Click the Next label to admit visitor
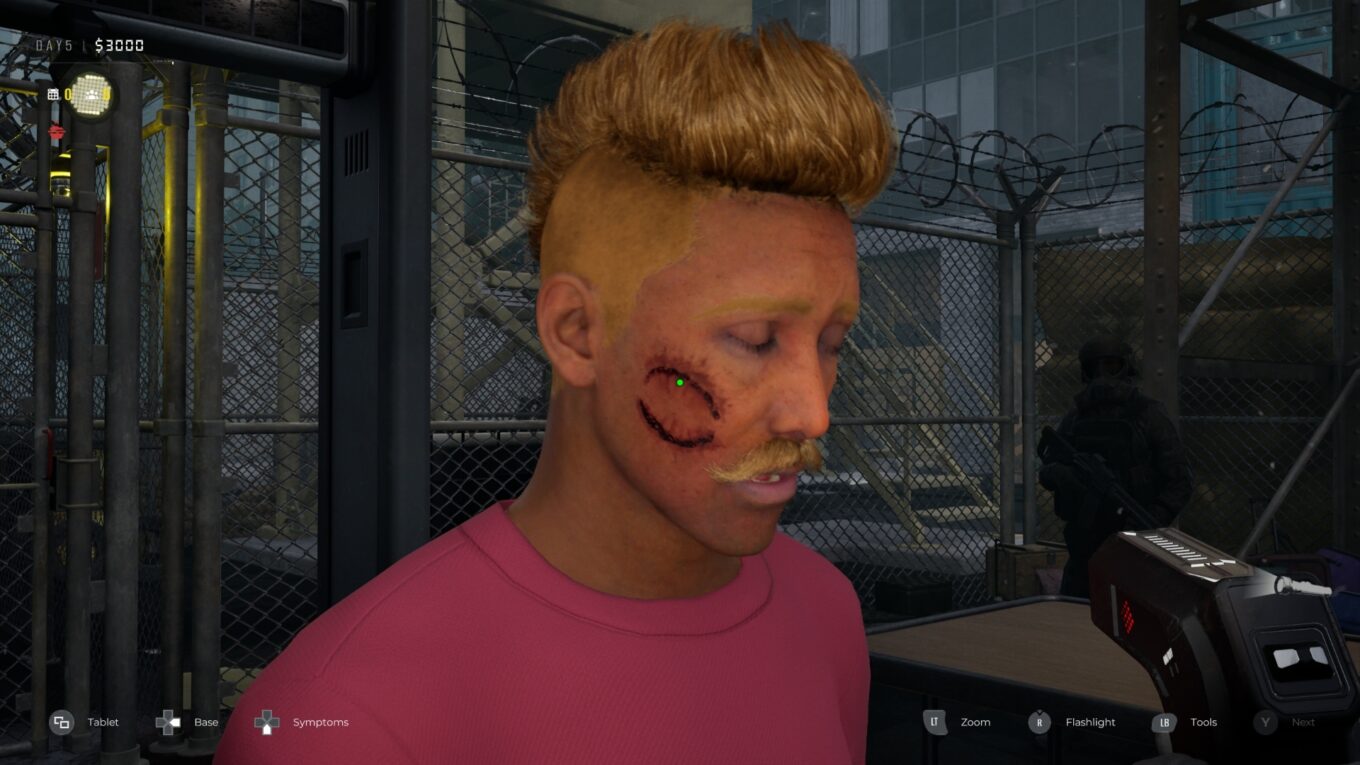The image size is (1360, 765). coord(1303,721)
